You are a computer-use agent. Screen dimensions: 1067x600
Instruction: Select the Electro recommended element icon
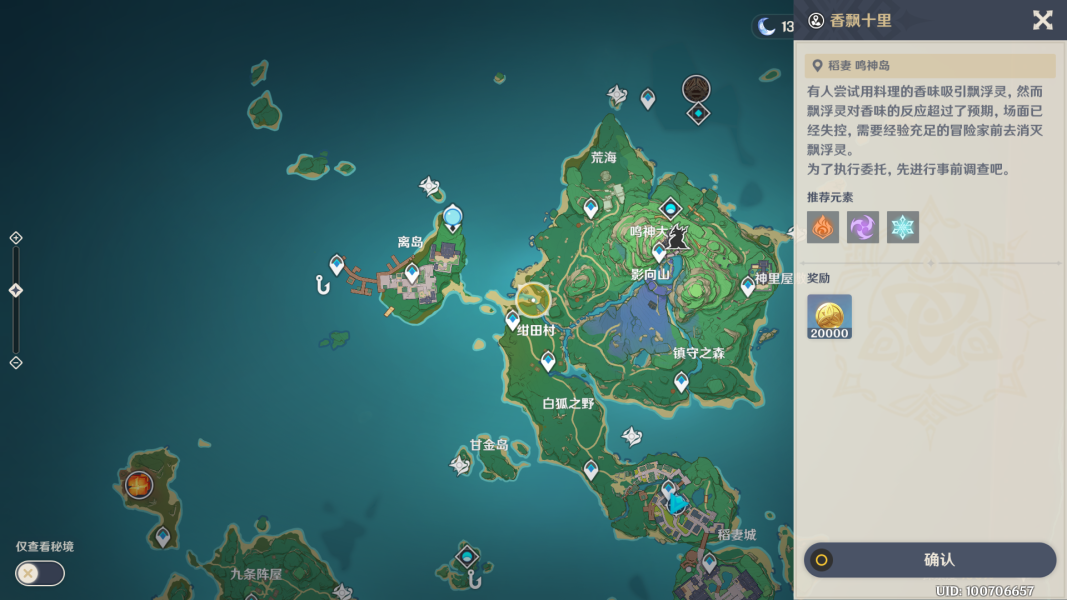click(863, 227)
